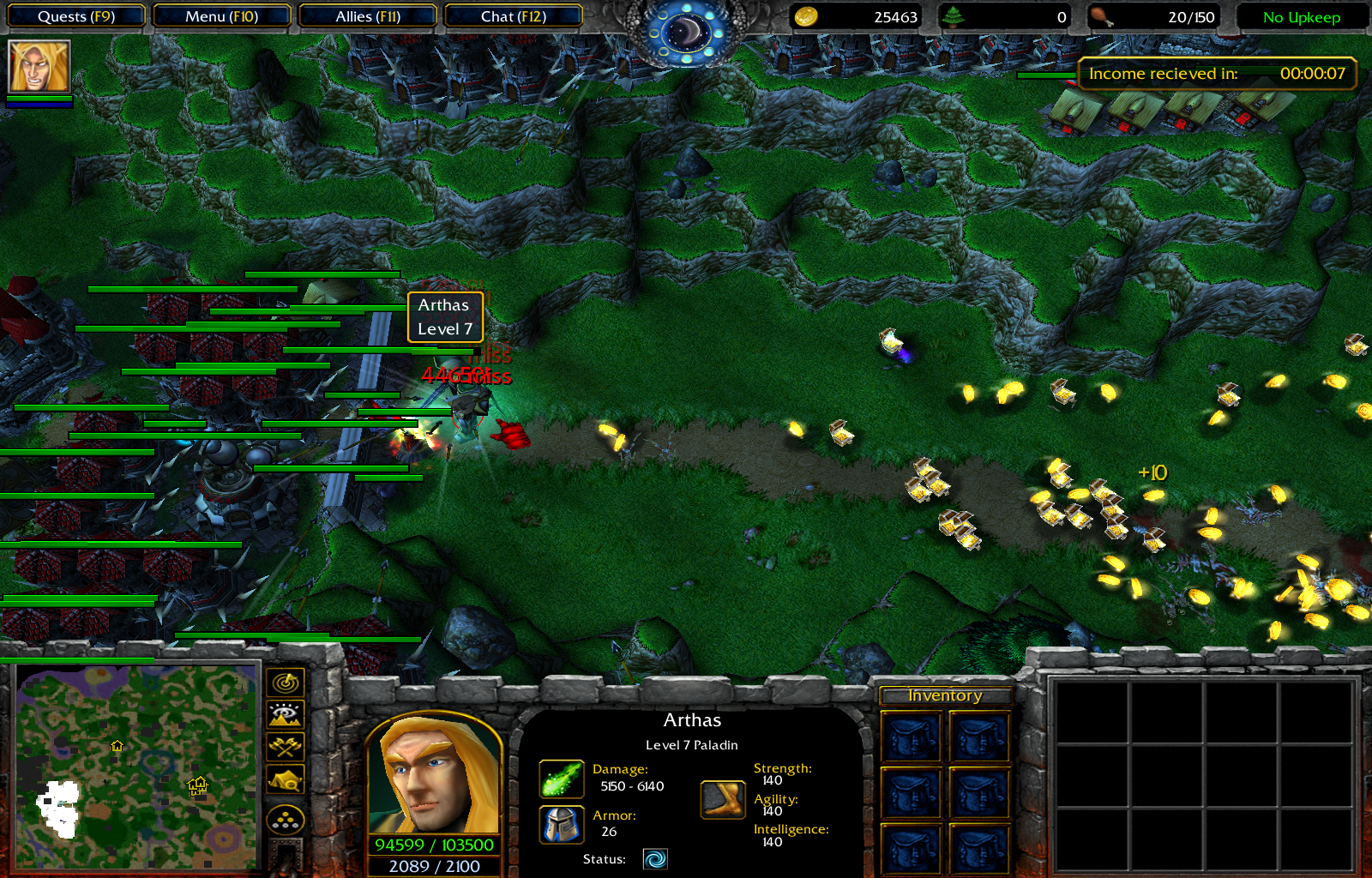
Task: Open the Menu (F10) button
Action: [221, 16]
